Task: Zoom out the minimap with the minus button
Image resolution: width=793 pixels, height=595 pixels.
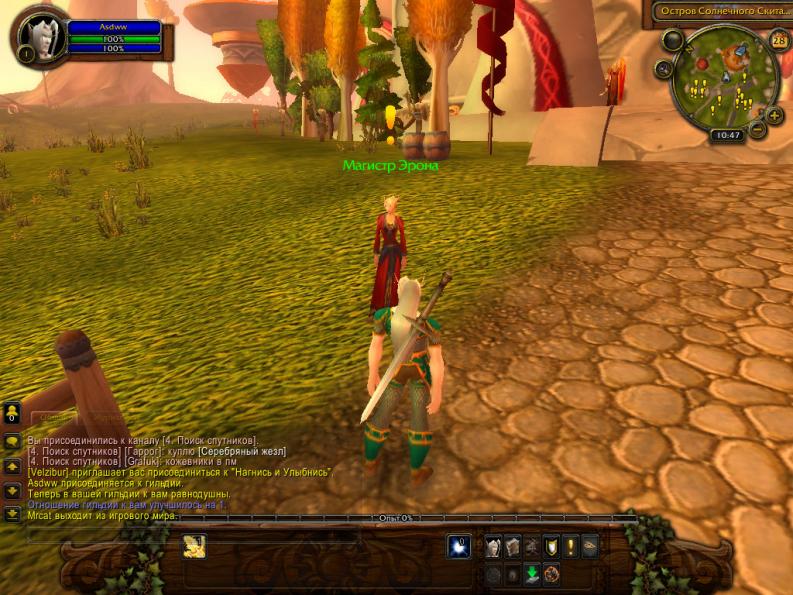Action: point(757,129)
